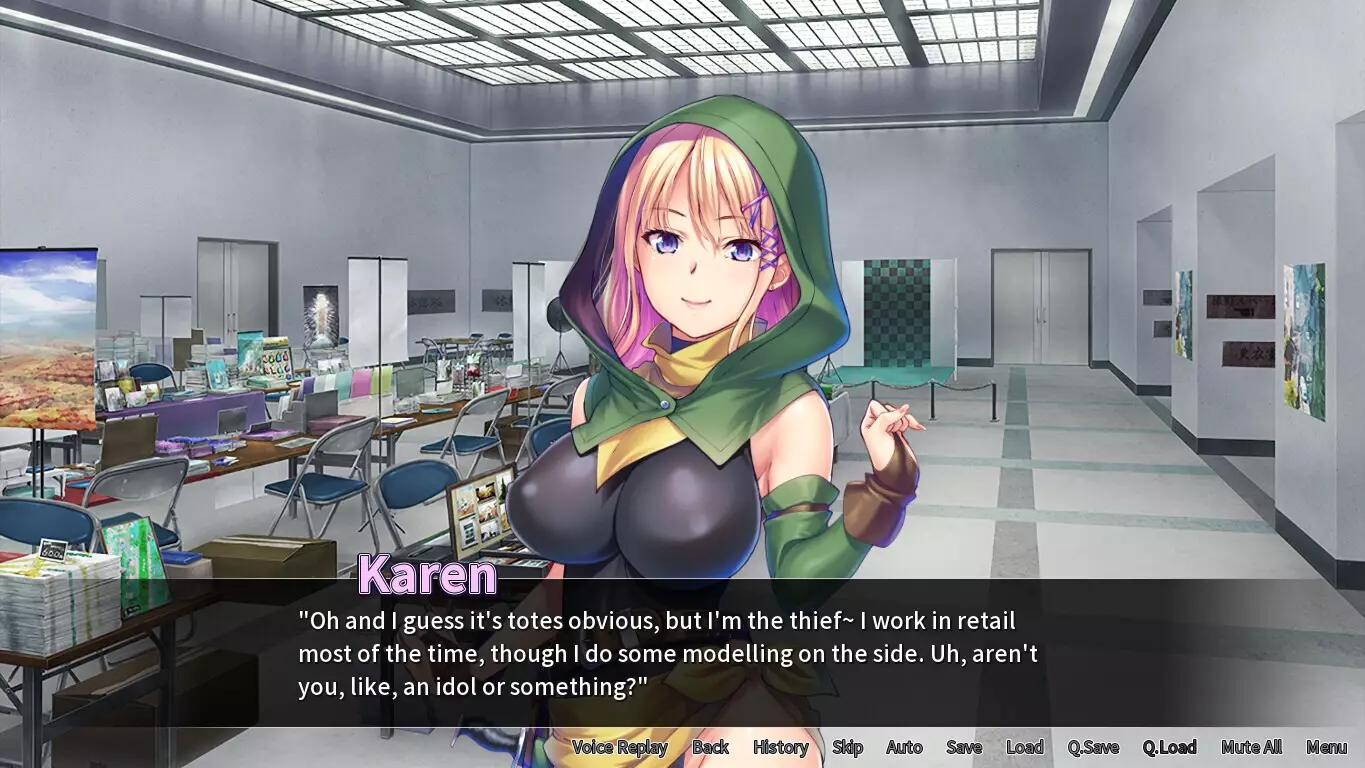
Task: Replay the last voice line
Action: point(620,747)
